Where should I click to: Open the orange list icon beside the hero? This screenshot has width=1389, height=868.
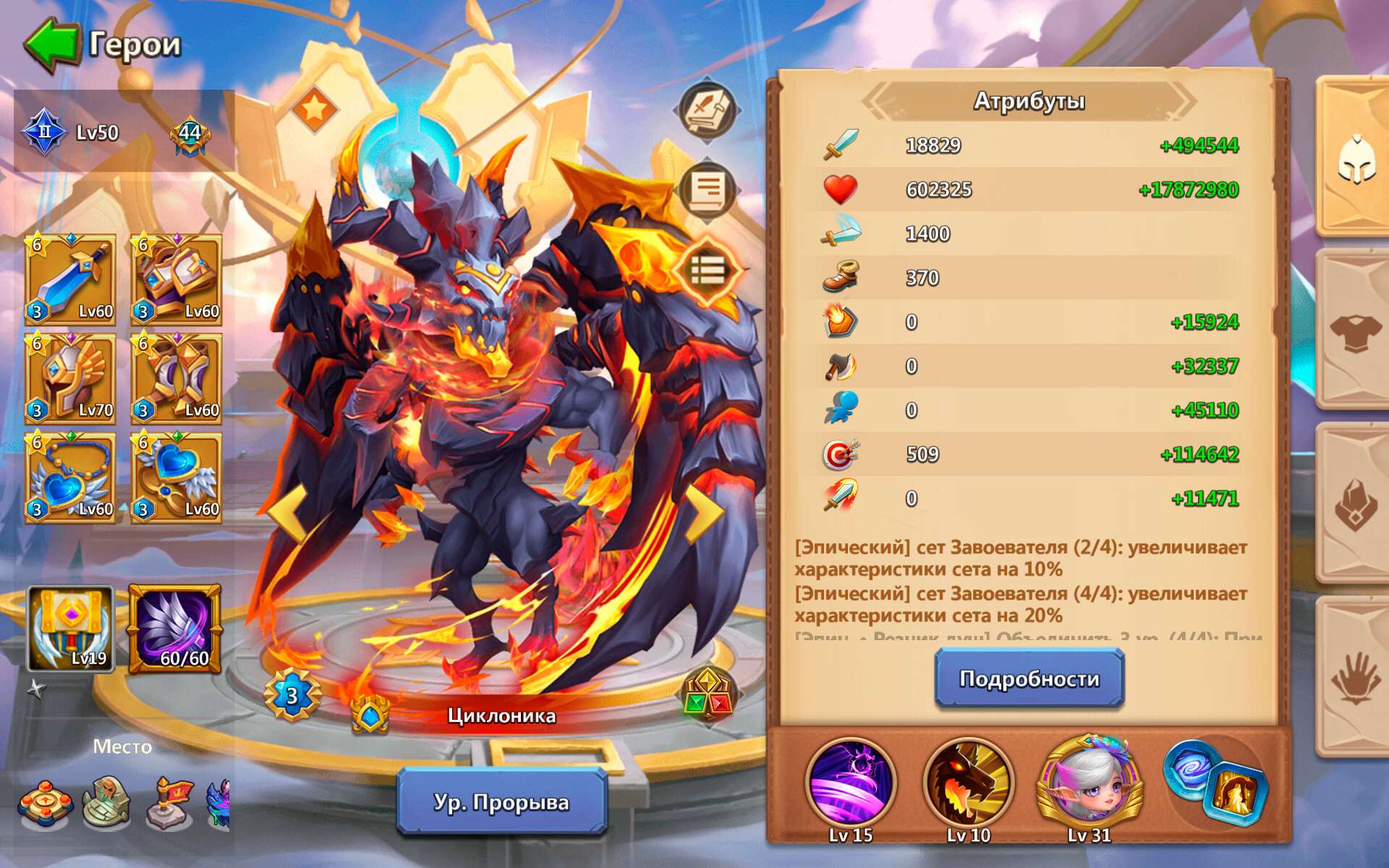point(707,271)
